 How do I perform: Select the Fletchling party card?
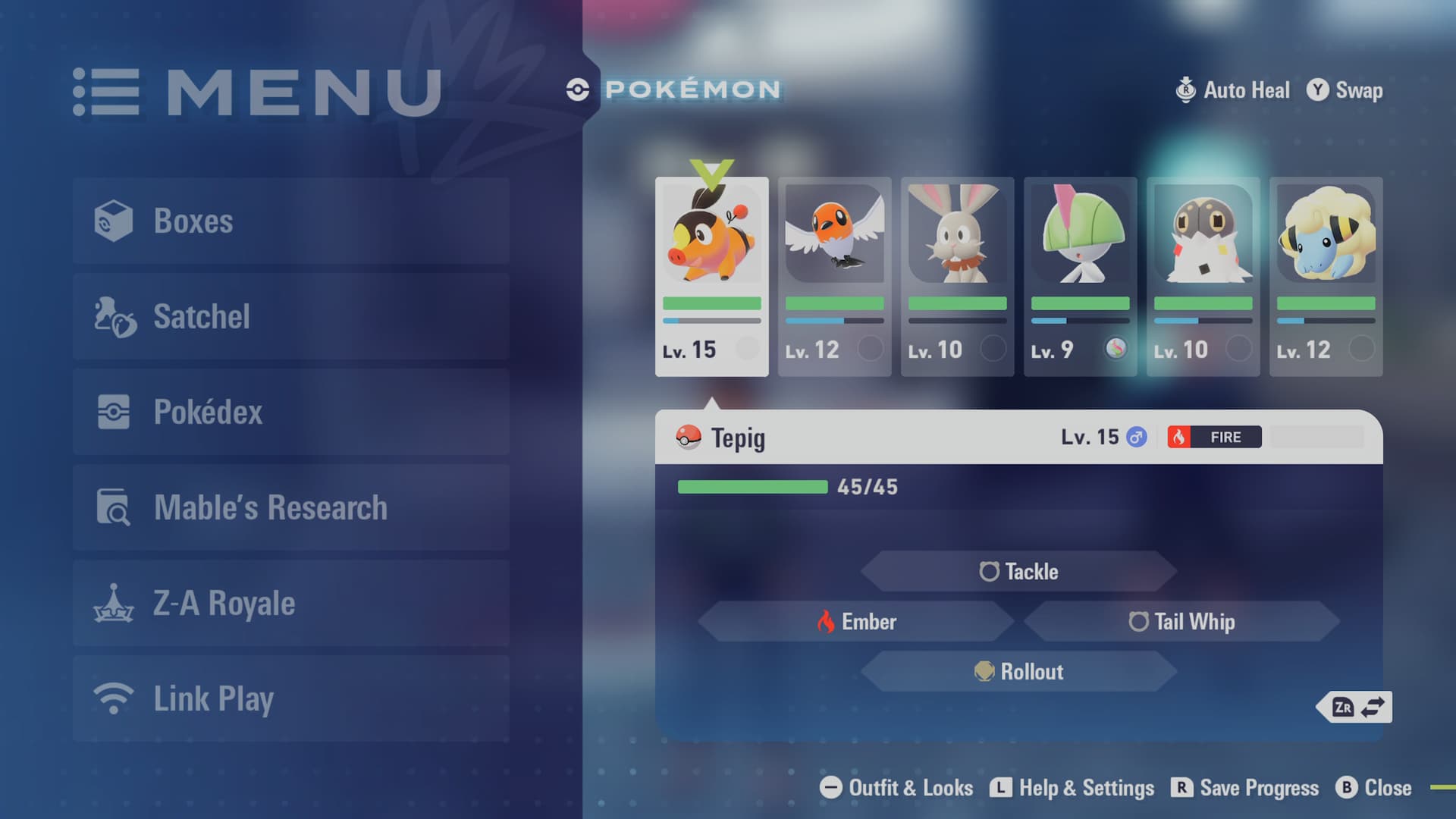pyautogui.click(x=834, y=277)
